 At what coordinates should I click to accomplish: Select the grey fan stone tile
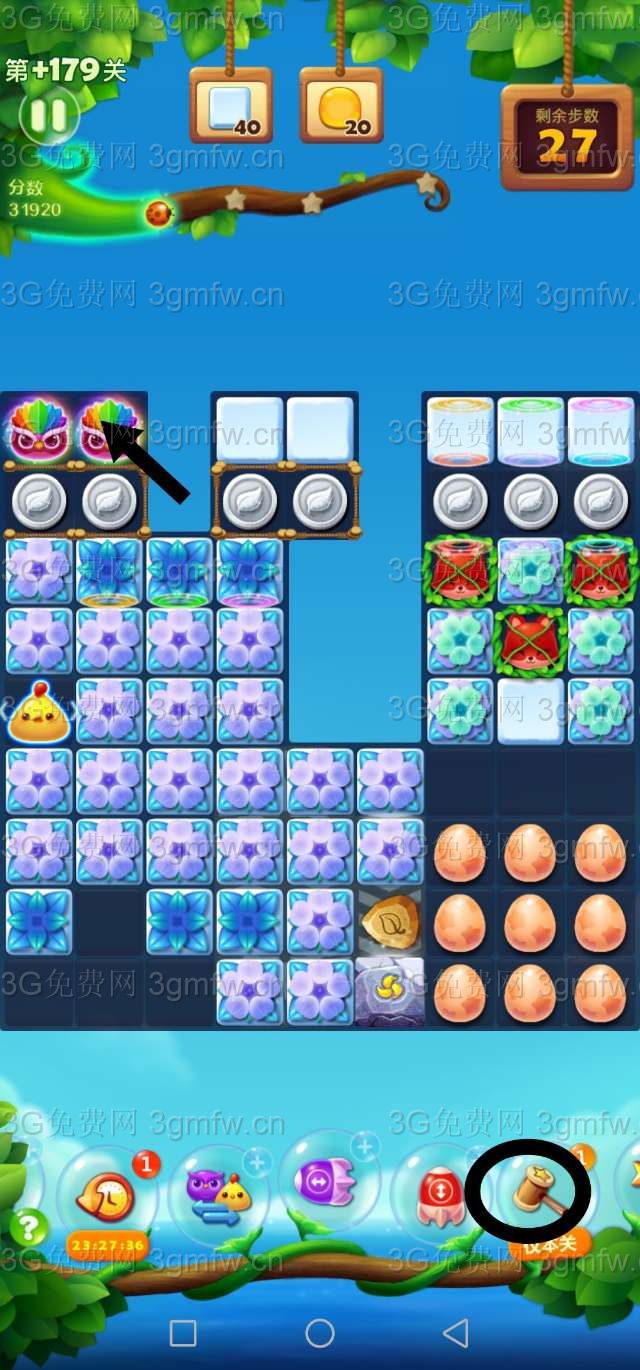click(x=390, y=992)
